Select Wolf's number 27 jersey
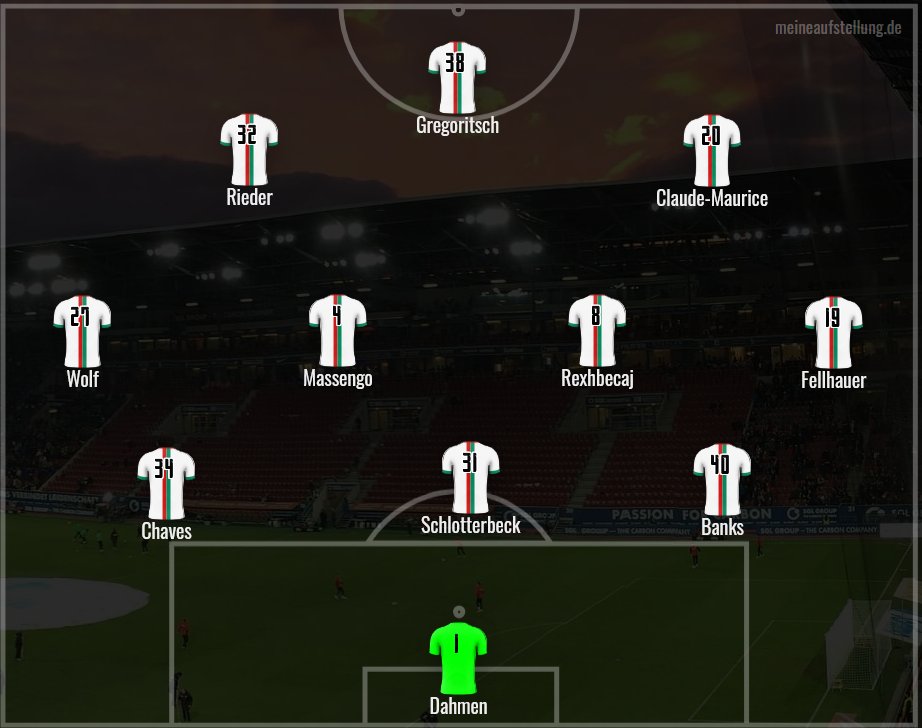This screenshot has width=922, height=728. coord(82,331)
